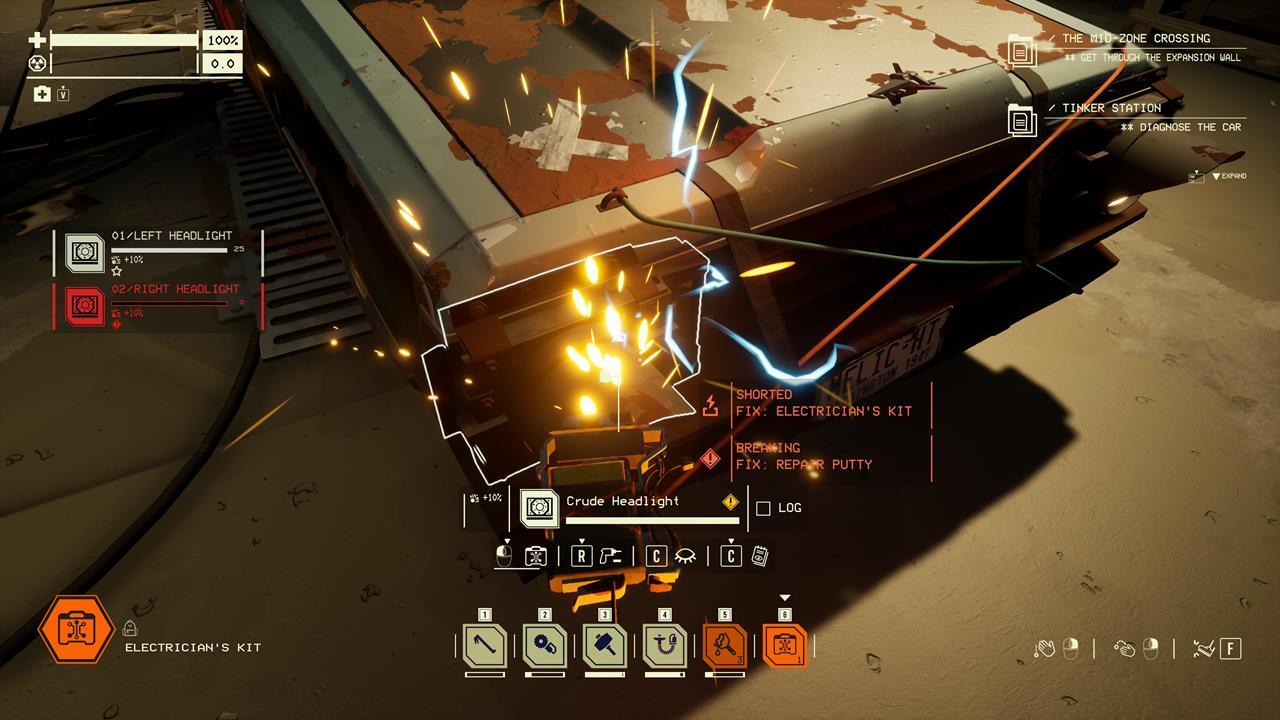Image resolution: width=1280 pixels, height=720 pixels.
Task: Select the crowbar hotbar slot
Action: pyautogui.click(x=485, y=646)
